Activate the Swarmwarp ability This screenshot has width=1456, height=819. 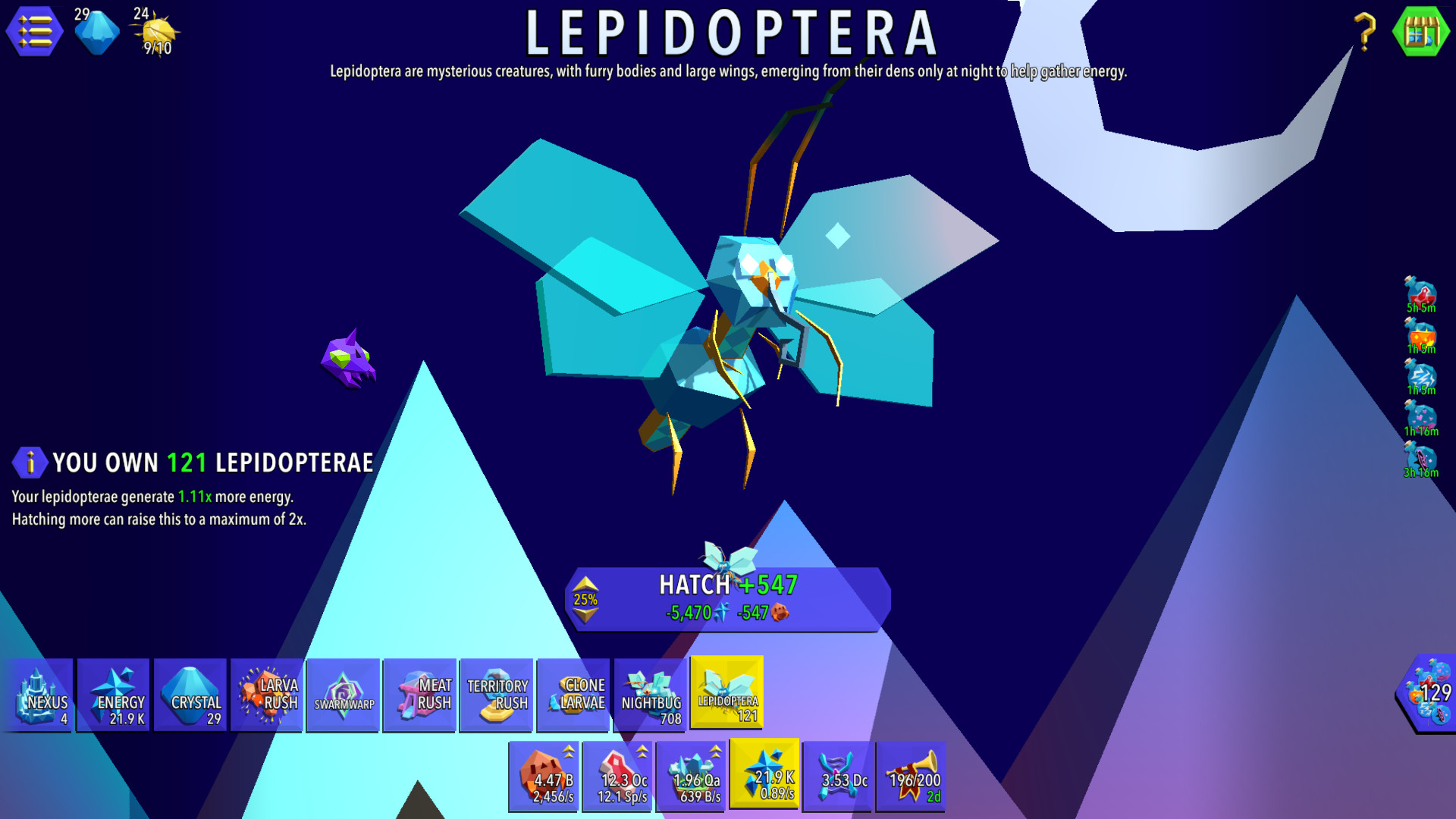click(344, 694)
